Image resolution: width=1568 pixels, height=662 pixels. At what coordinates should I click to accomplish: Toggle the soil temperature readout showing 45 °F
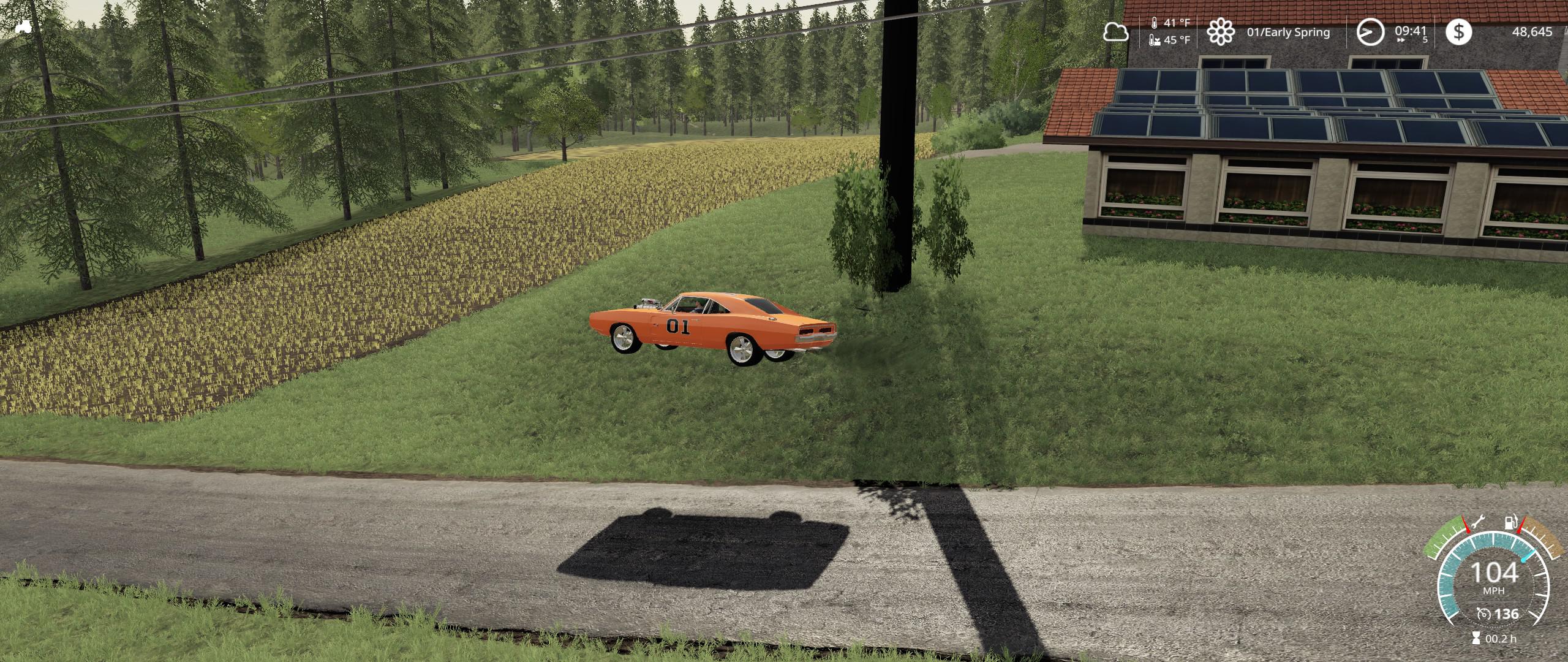[1154, 40]
